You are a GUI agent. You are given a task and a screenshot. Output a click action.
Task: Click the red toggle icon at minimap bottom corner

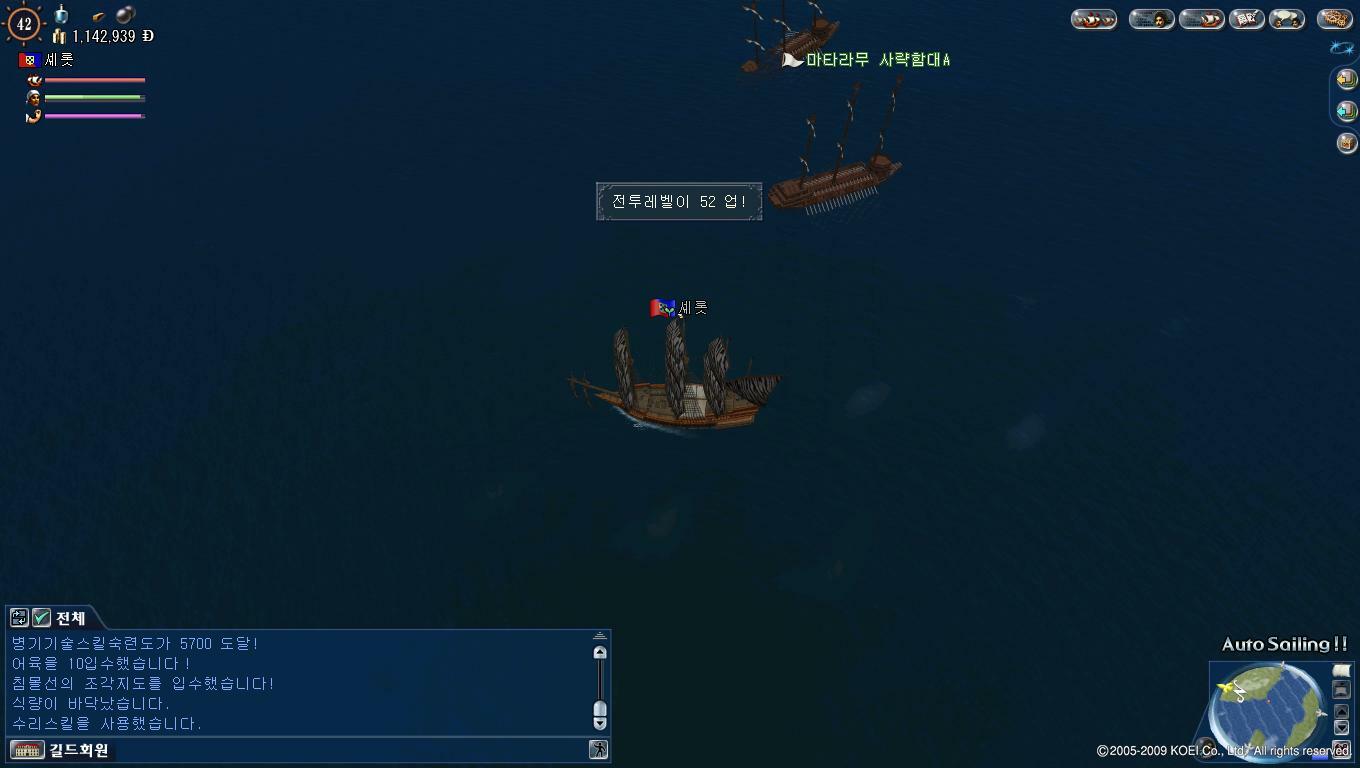[x=1341, y=747]
